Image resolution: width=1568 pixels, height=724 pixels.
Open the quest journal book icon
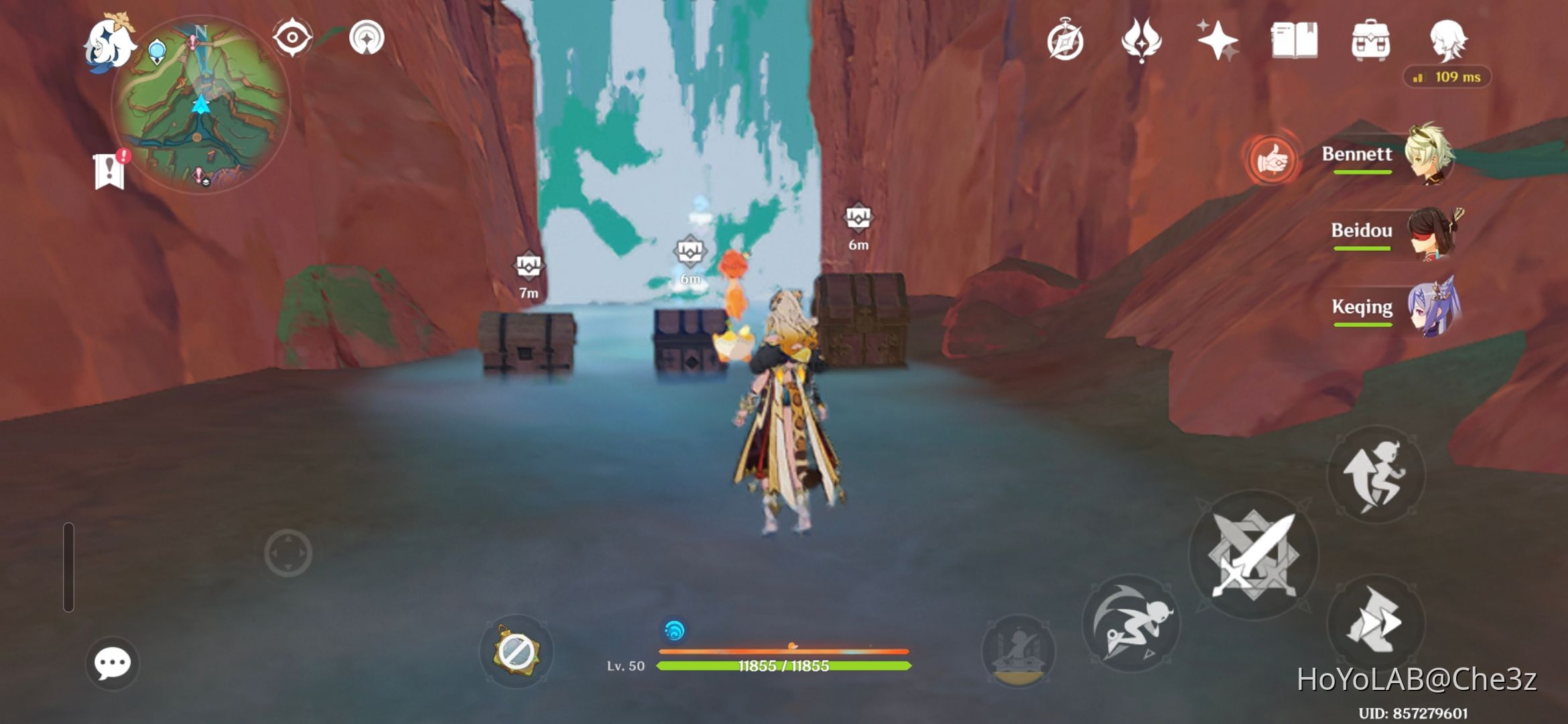pos(1296,42)
